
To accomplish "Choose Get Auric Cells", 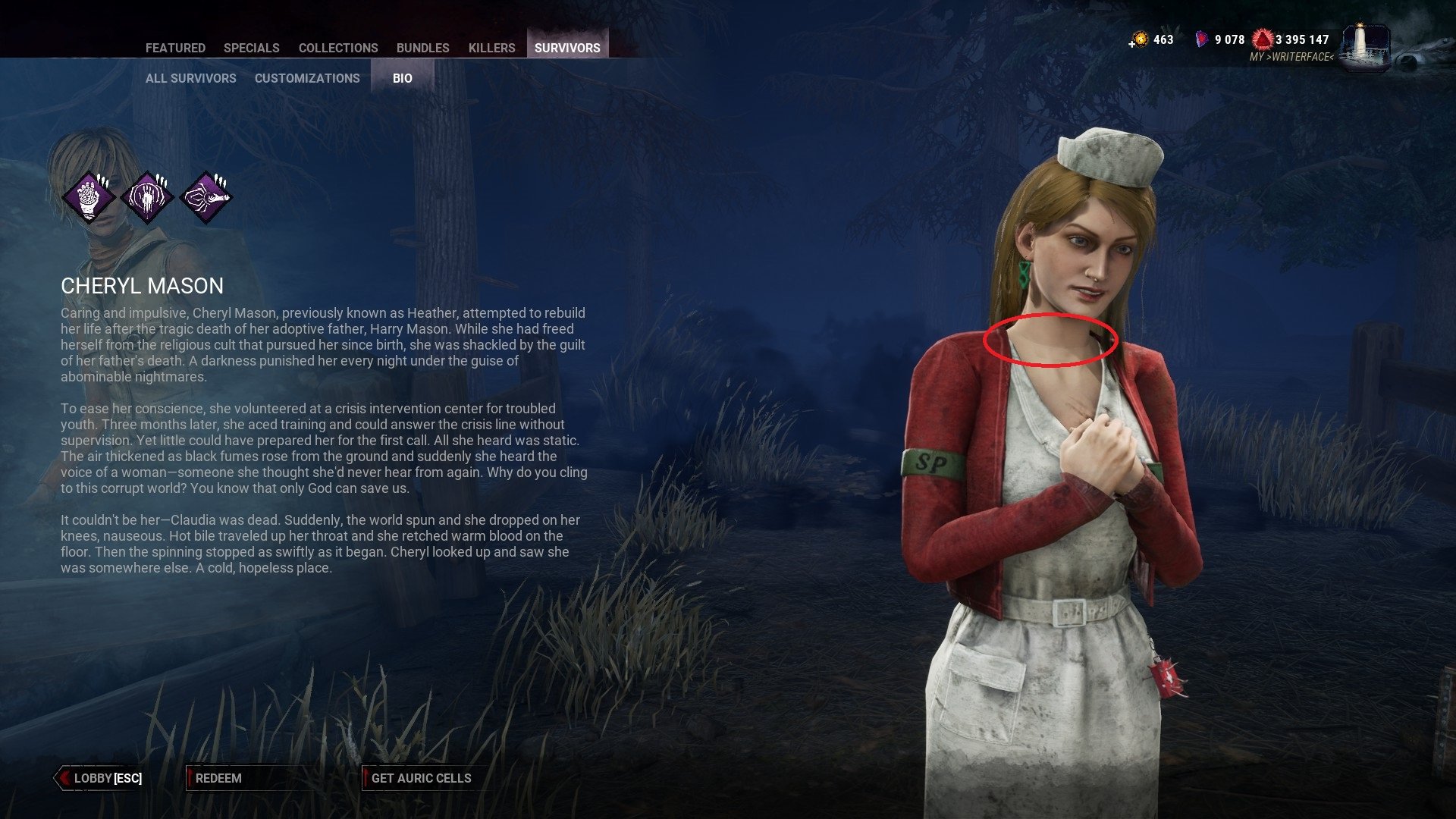I will point(421,778).
